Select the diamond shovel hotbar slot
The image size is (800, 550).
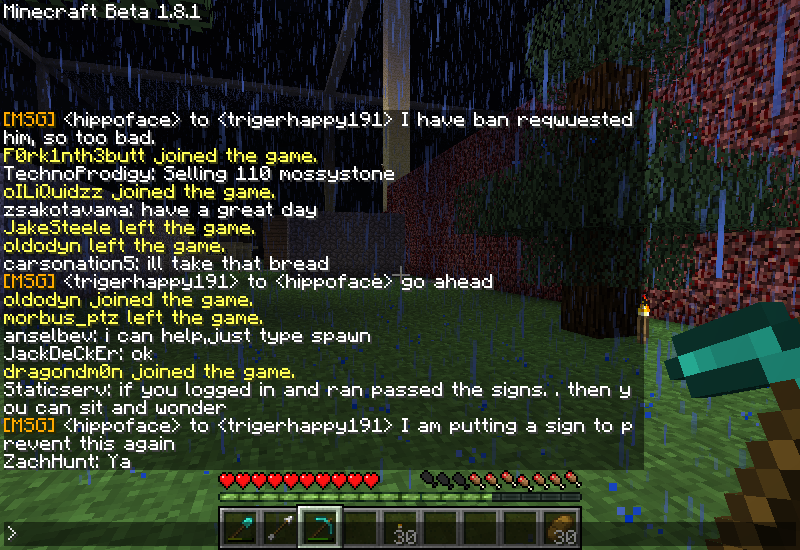tap(240, 526)
